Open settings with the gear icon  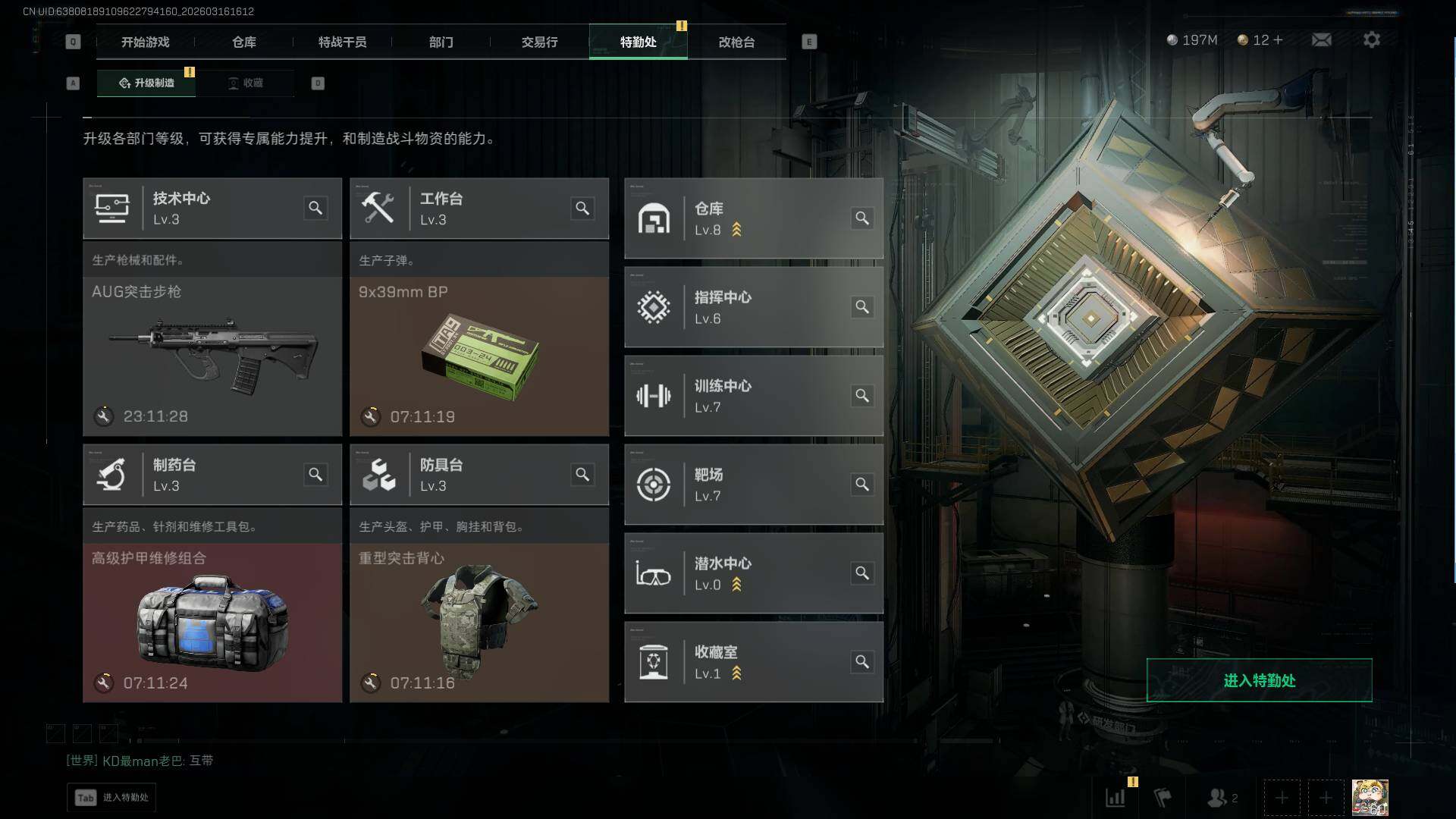coord(1371,39)
